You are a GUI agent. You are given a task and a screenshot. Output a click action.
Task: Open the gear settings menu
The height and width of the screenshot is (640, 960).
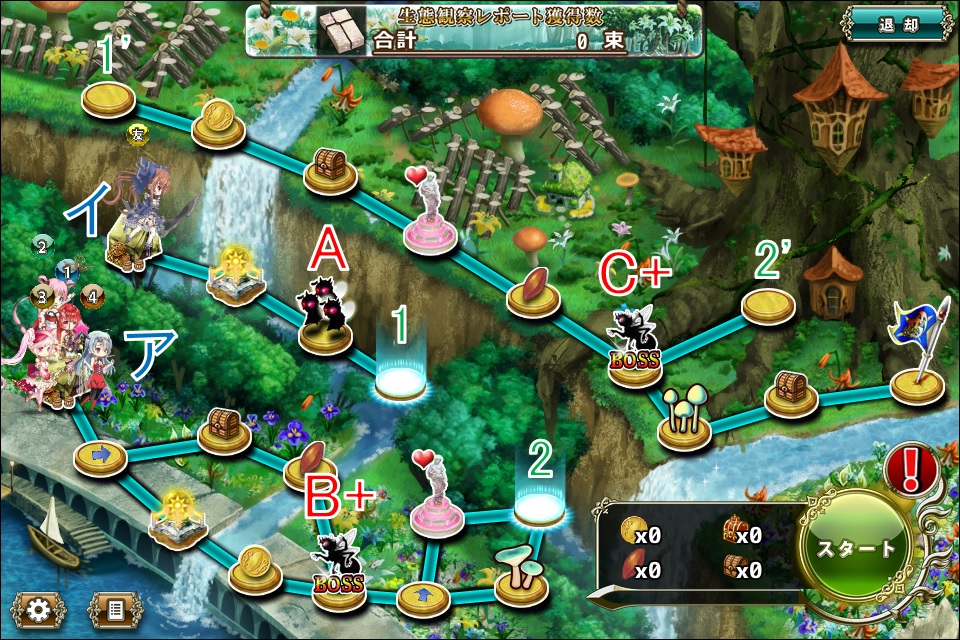[x=39, y=608]
